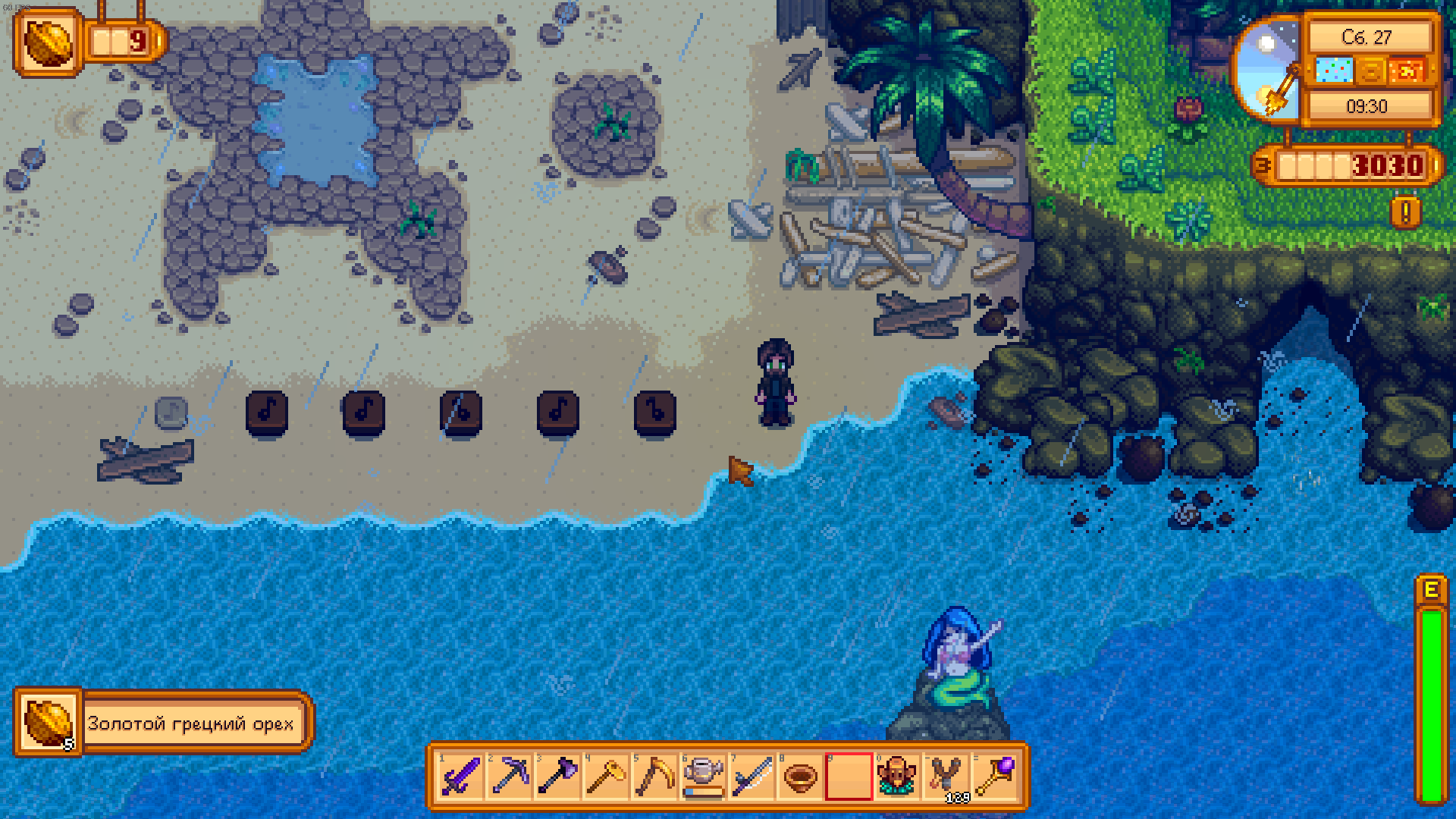The image size is (1456, 819).
Task: Select the purple Galaxy Sword slot
Action: point(460,776)
